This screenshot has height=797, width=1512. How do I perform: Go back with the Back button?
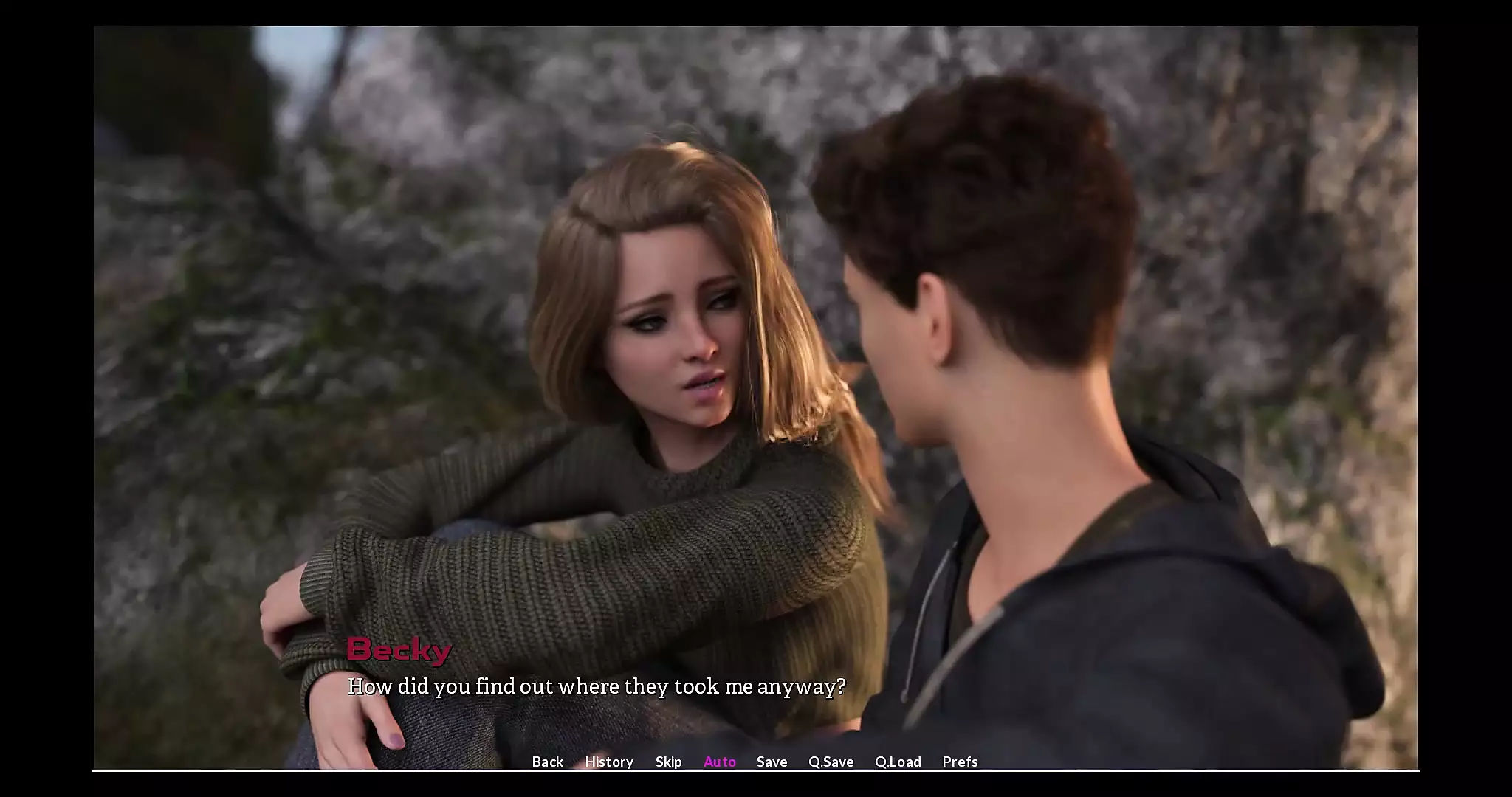tap(547, 762)
